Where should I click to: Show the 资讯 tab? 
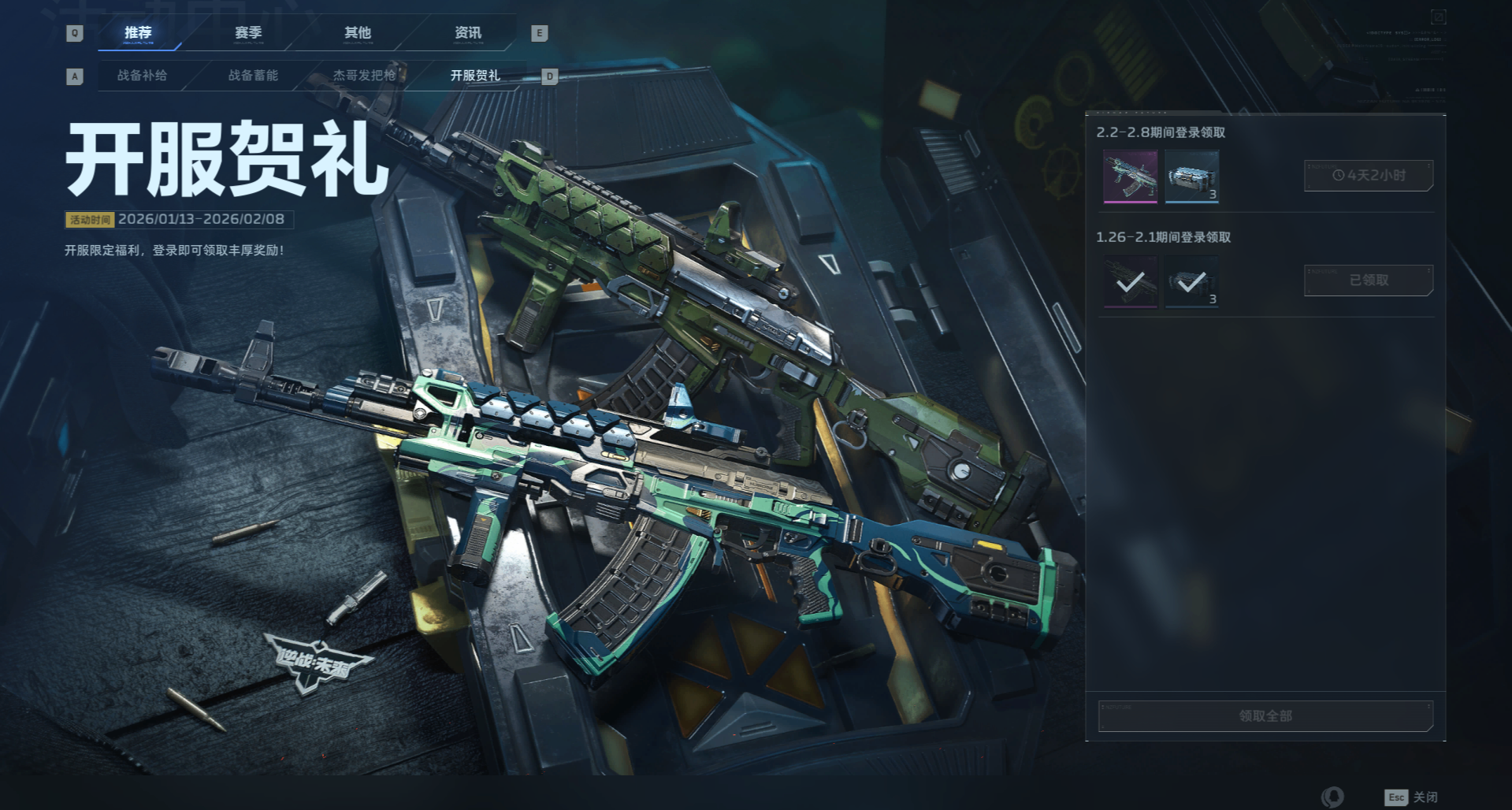(x=468, y=33)
